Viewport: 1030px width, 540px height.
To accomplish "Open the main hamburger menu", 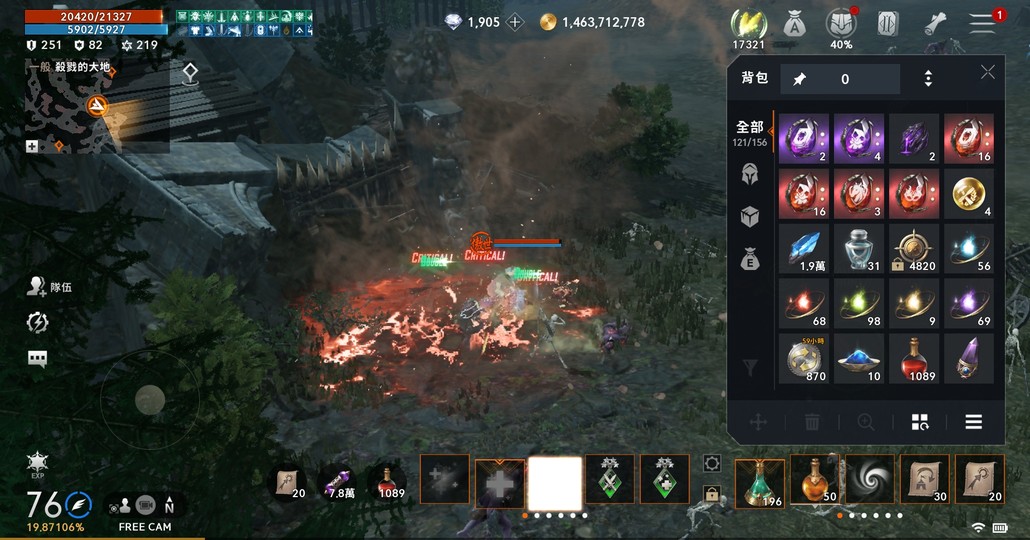I will click(982, 24).
